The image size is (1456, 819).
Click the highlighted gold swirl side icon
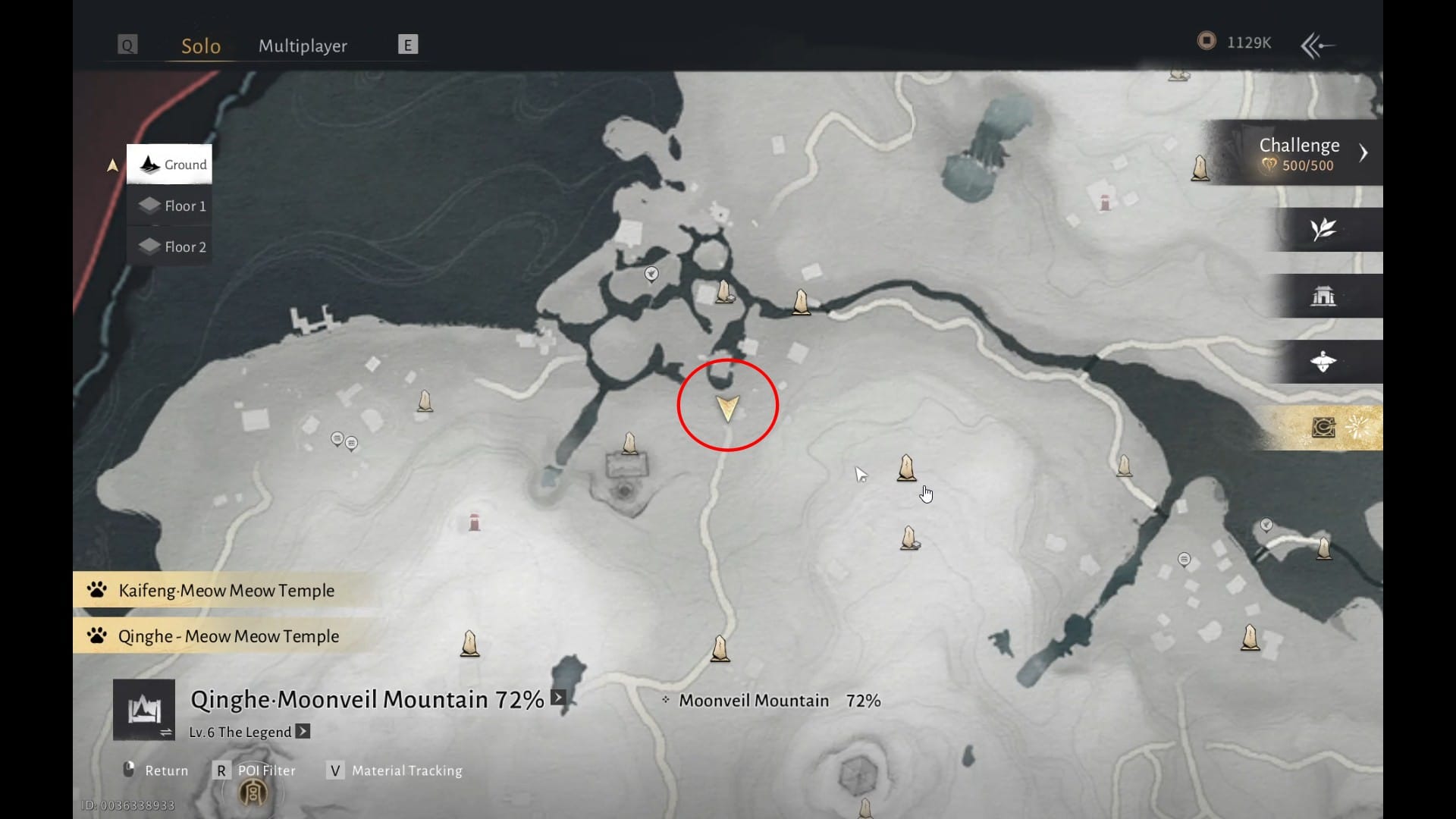[1324, 428]
